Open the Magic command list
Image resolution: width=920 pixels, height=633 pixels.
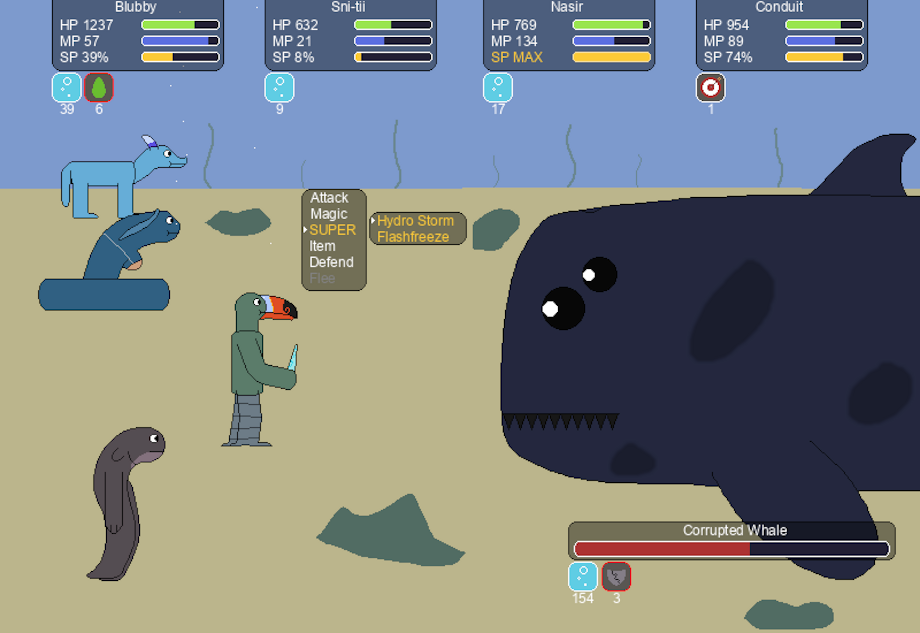(329, 214)
